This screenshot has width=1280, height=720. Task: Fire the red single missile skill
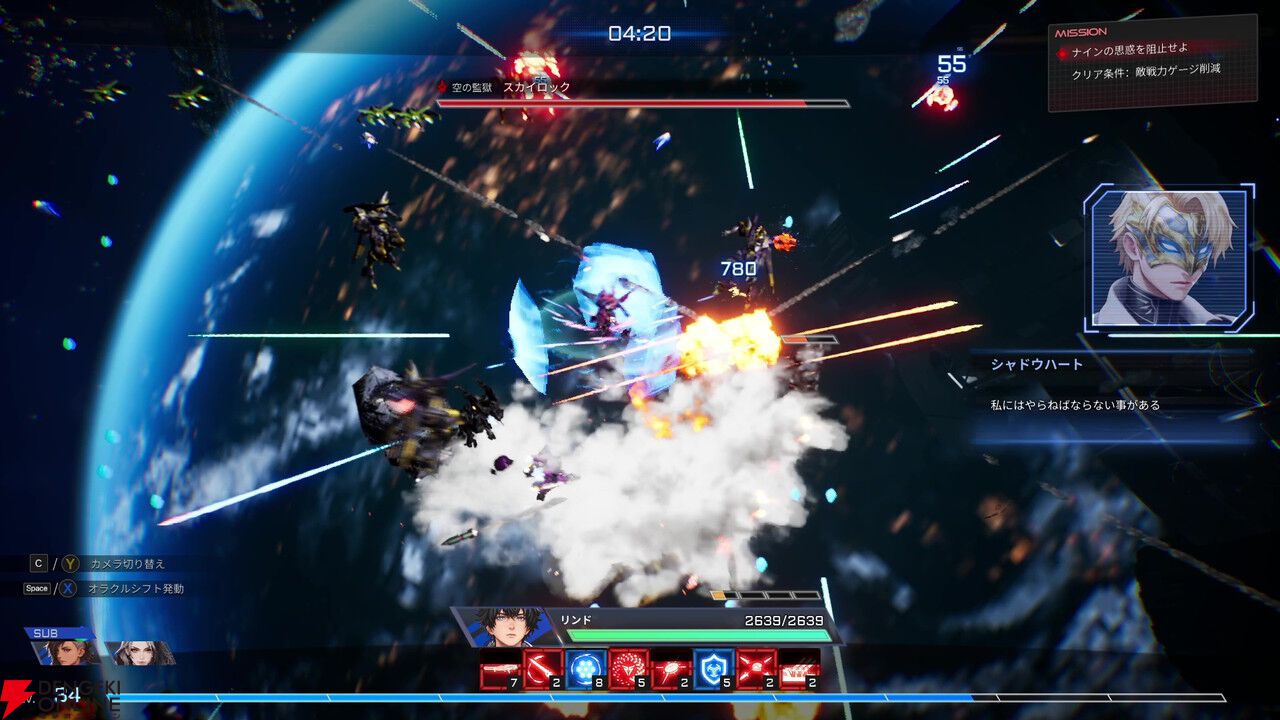(671, 670)
